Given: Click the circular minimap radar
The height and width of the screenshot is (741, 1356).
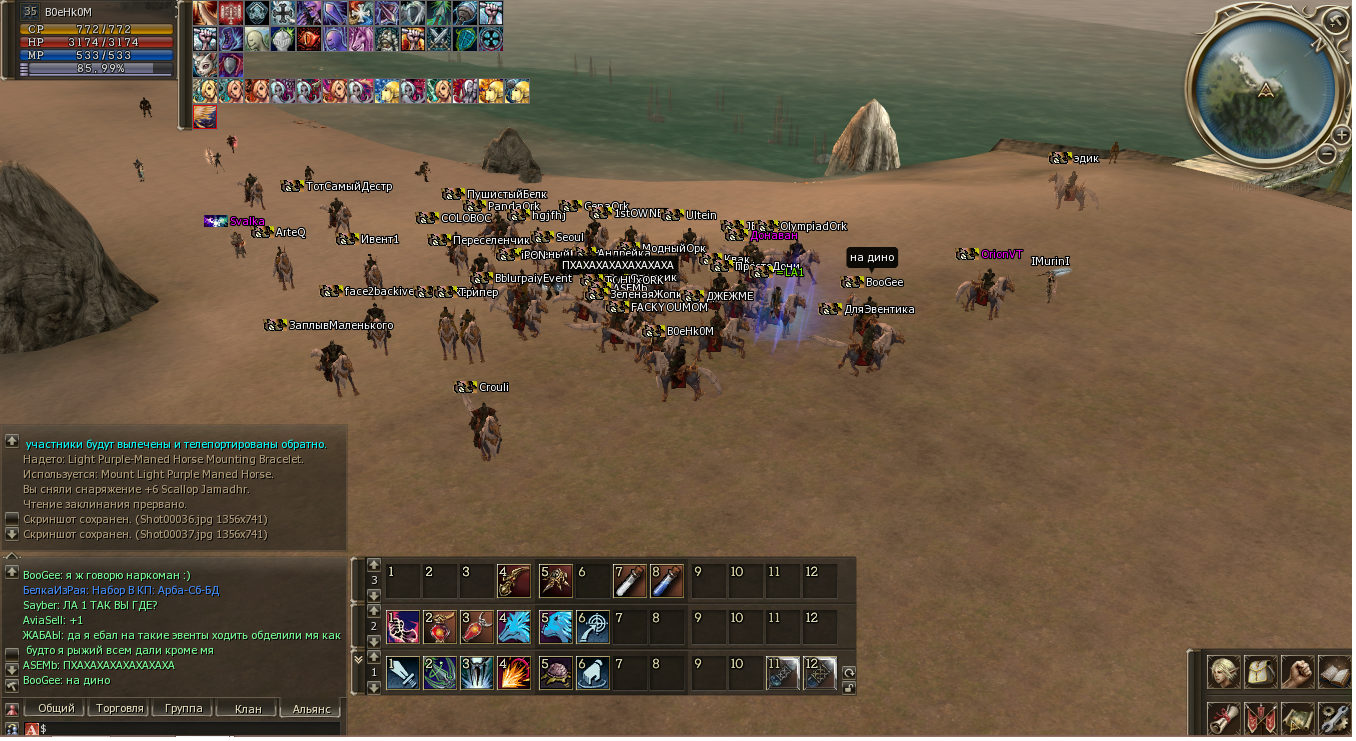Looking at the screenshot, I should pyautogui.click(x=1266, y=88).
